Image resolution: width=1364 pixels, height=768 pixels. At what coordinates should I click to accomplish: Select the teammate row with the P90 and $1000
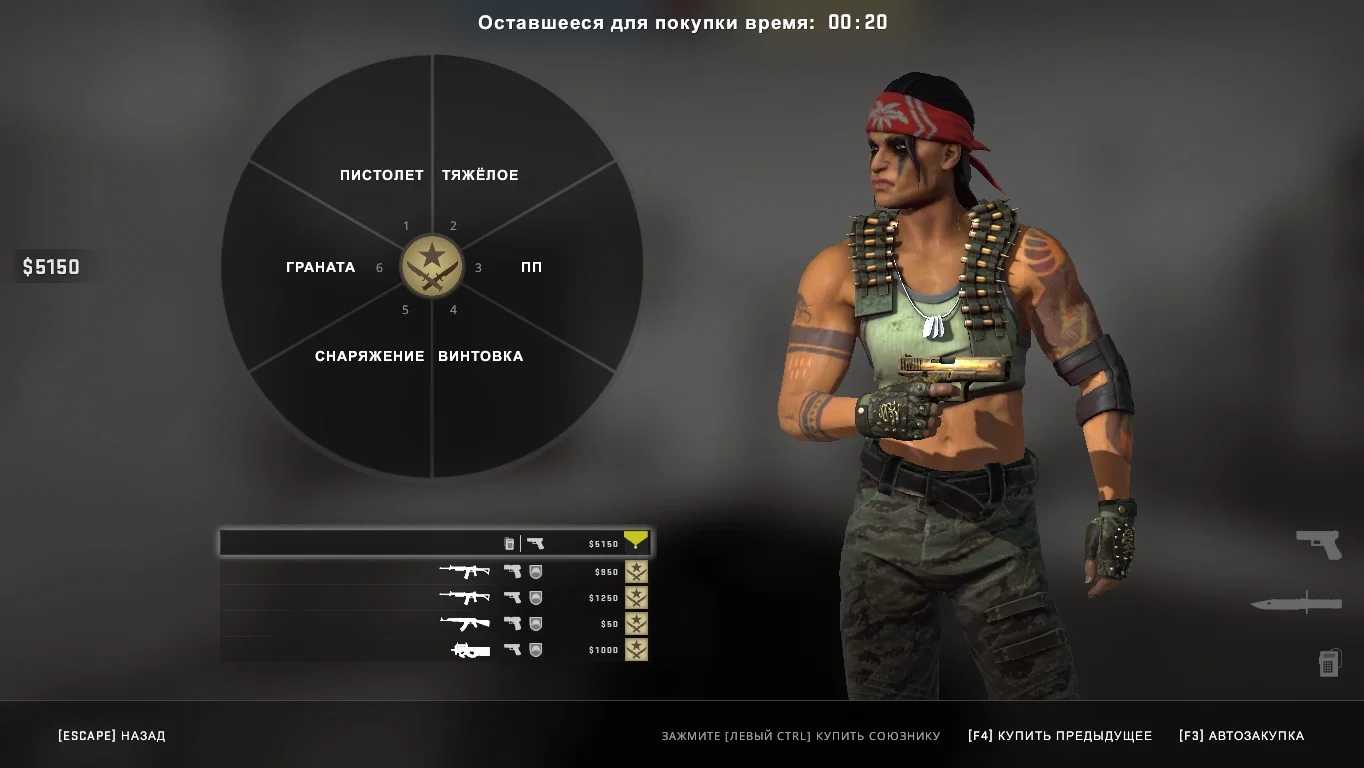click(x=434, y=650)
